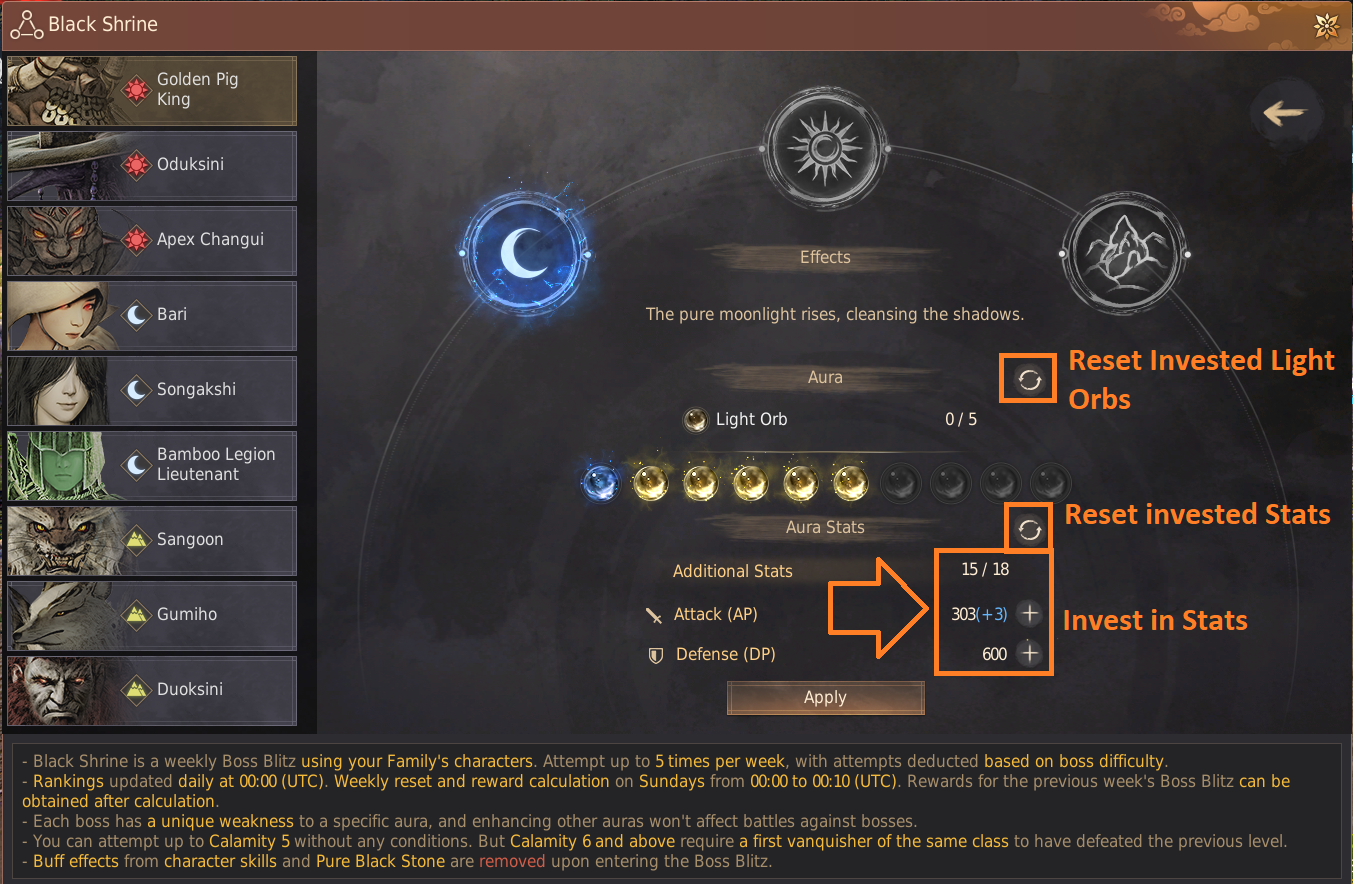Add a point to Attack (AP)
The image size is (1353, 884).
[1029, 614]
